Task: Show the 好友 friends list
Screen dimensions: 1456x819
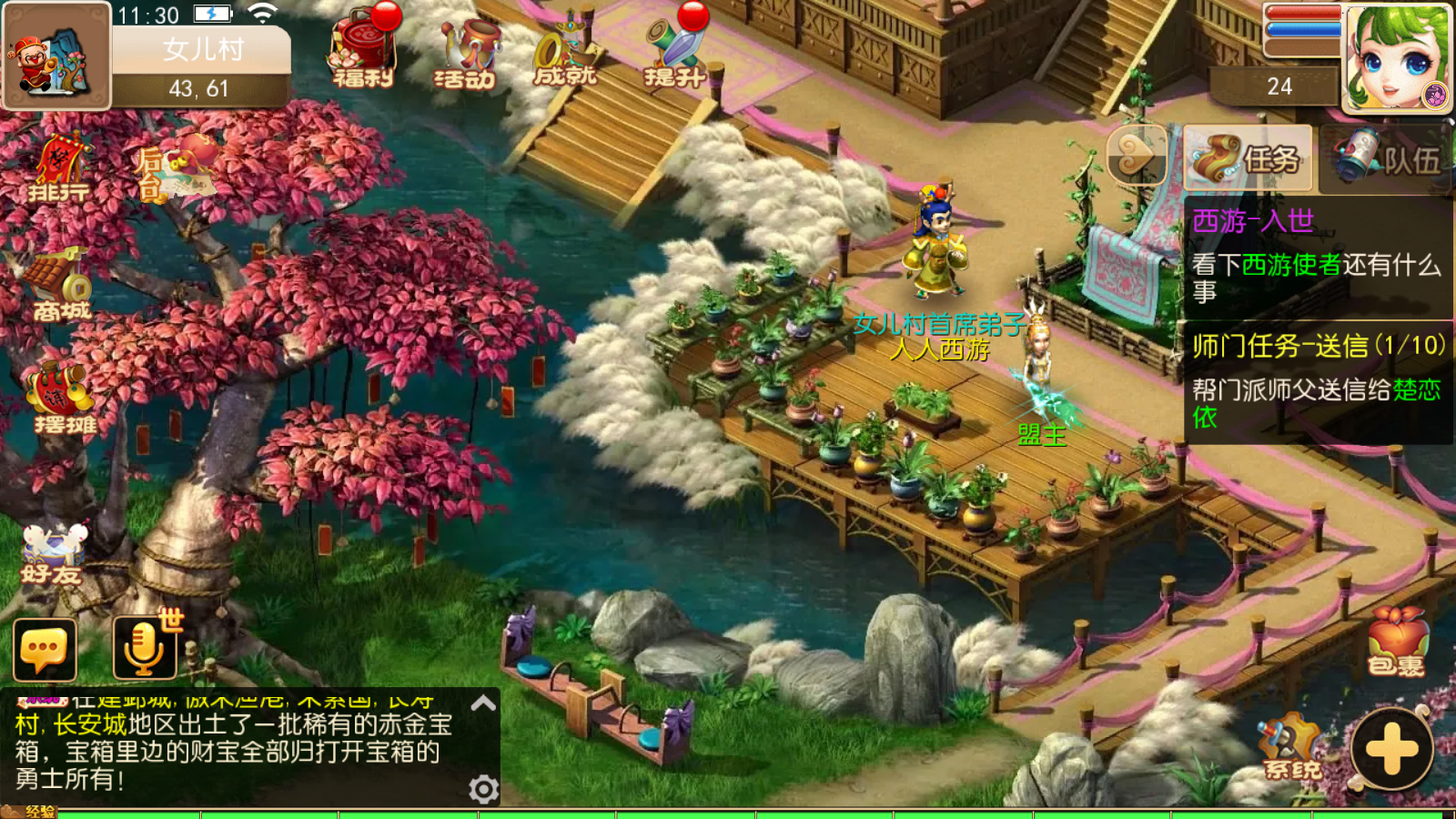Action: (x=53, y=553)
